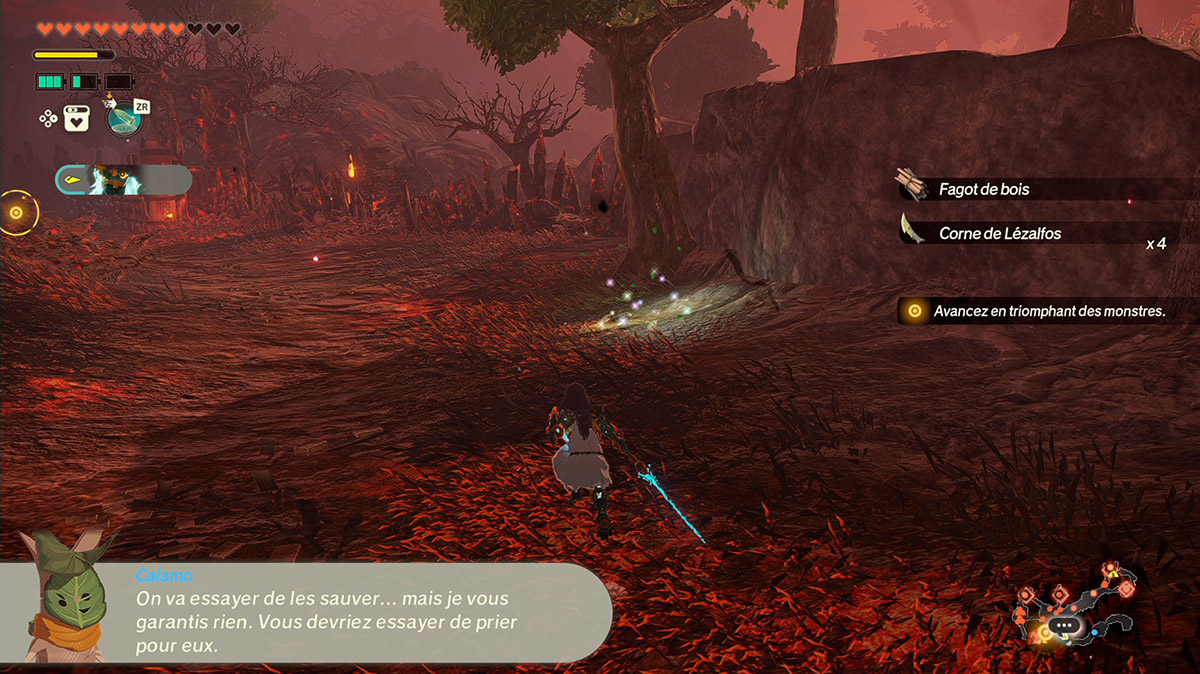Click the four-dot directional pad icon

tap(47, 118)
